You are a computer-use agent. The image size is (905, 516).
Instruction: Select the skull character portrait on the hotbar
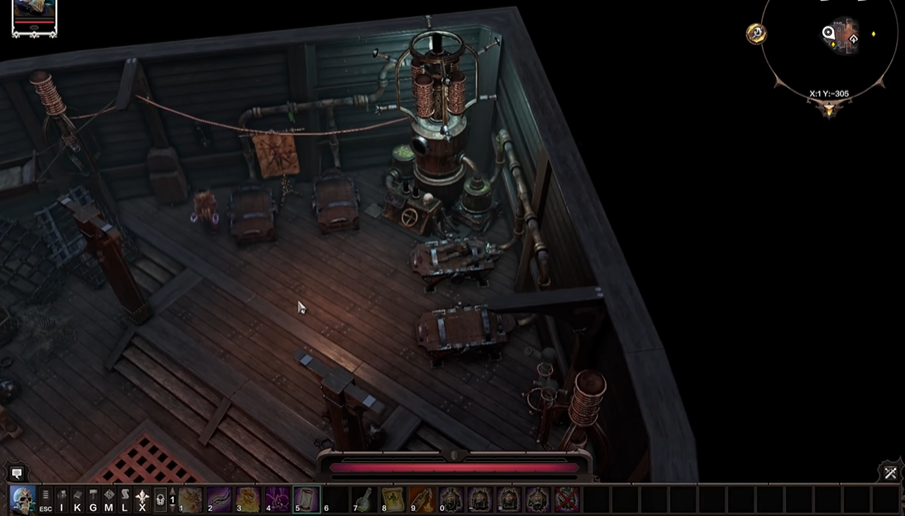(x=22, y=498)
